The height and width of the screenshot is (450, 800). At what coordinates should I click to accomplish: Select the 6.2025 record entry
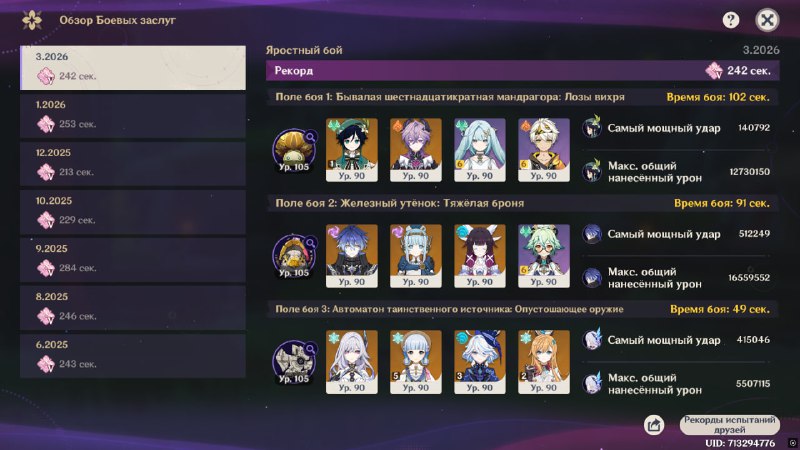132,354
